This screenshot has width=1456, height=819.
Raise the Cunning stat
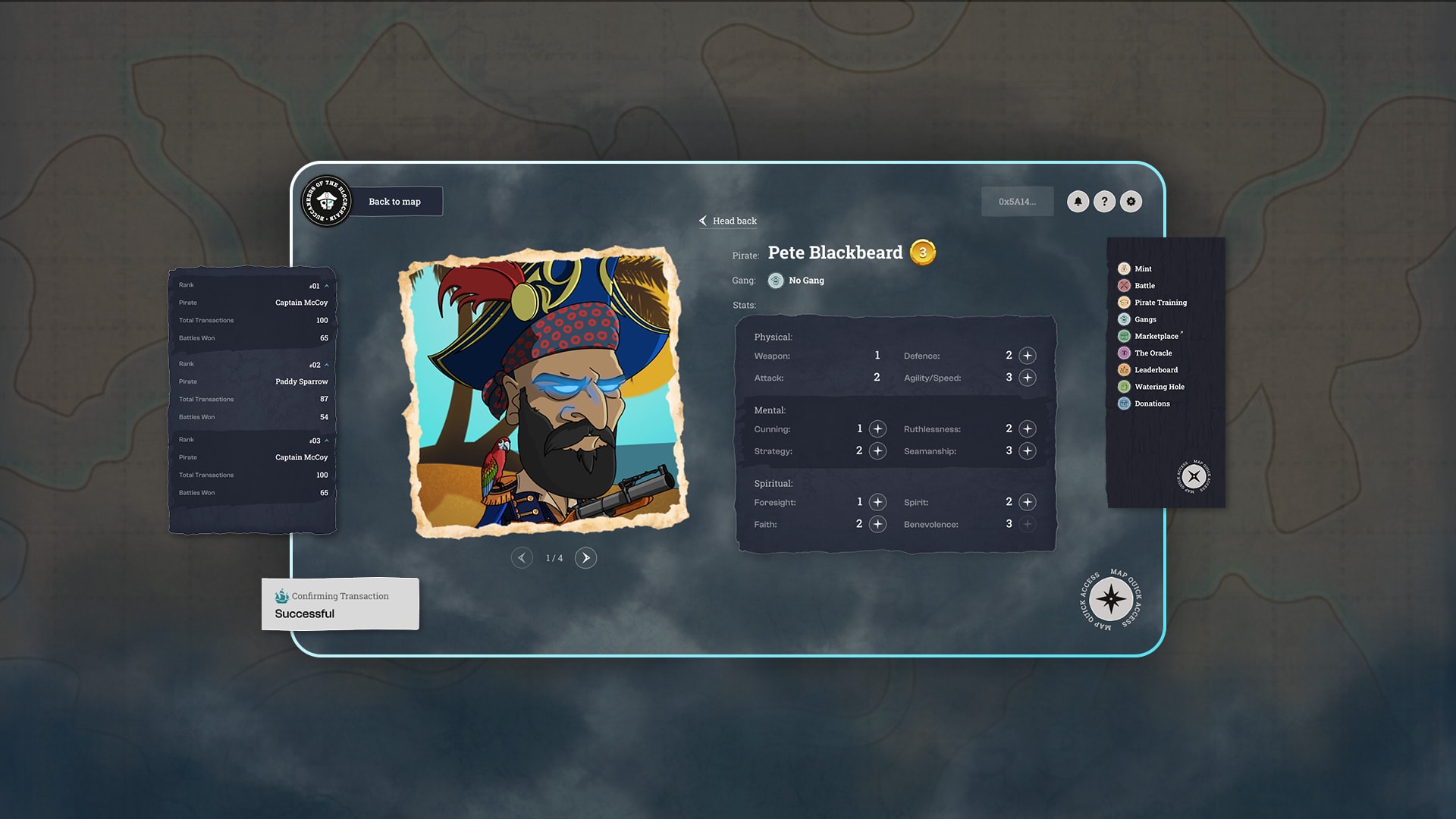[877, 429]
